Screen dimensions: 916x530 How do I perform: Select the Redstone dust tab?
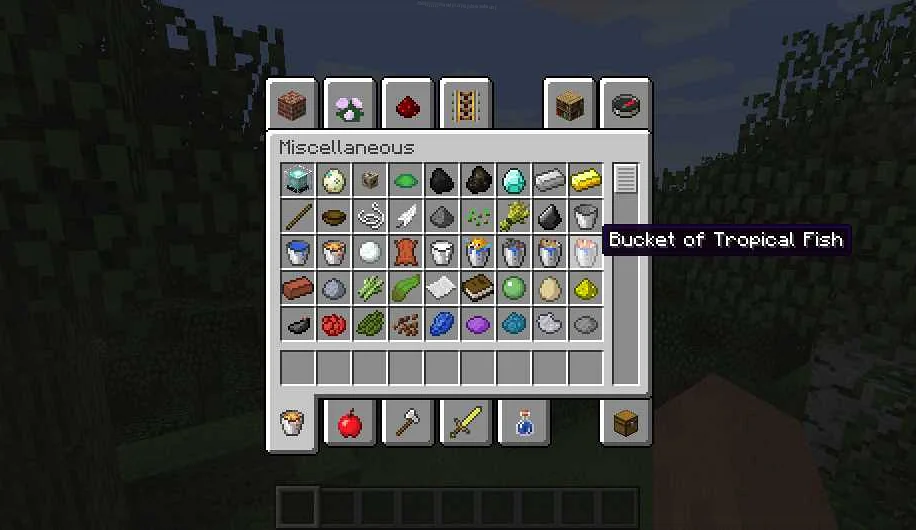(408, 106)
